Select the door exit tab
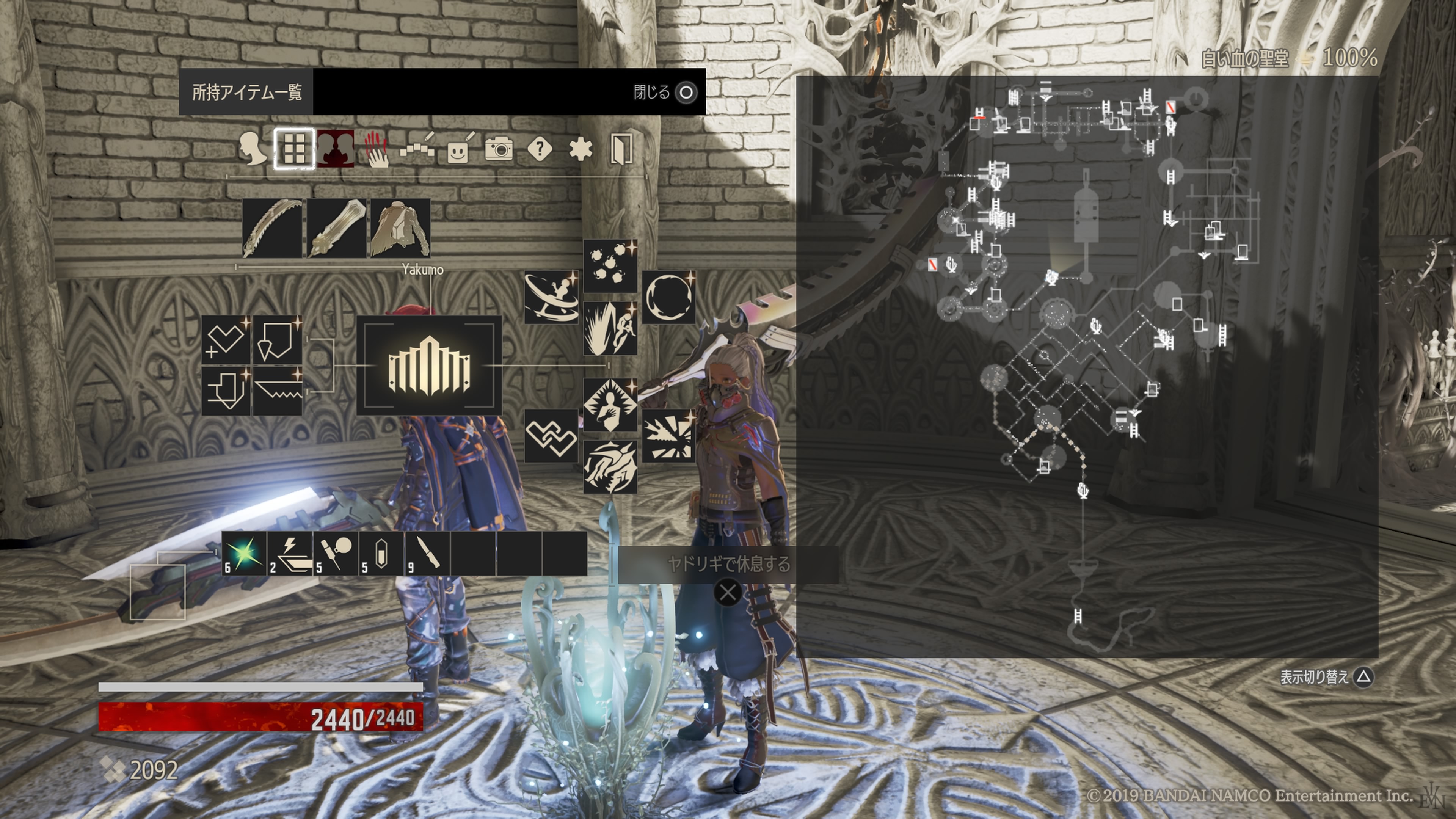 tap(621, 149)
